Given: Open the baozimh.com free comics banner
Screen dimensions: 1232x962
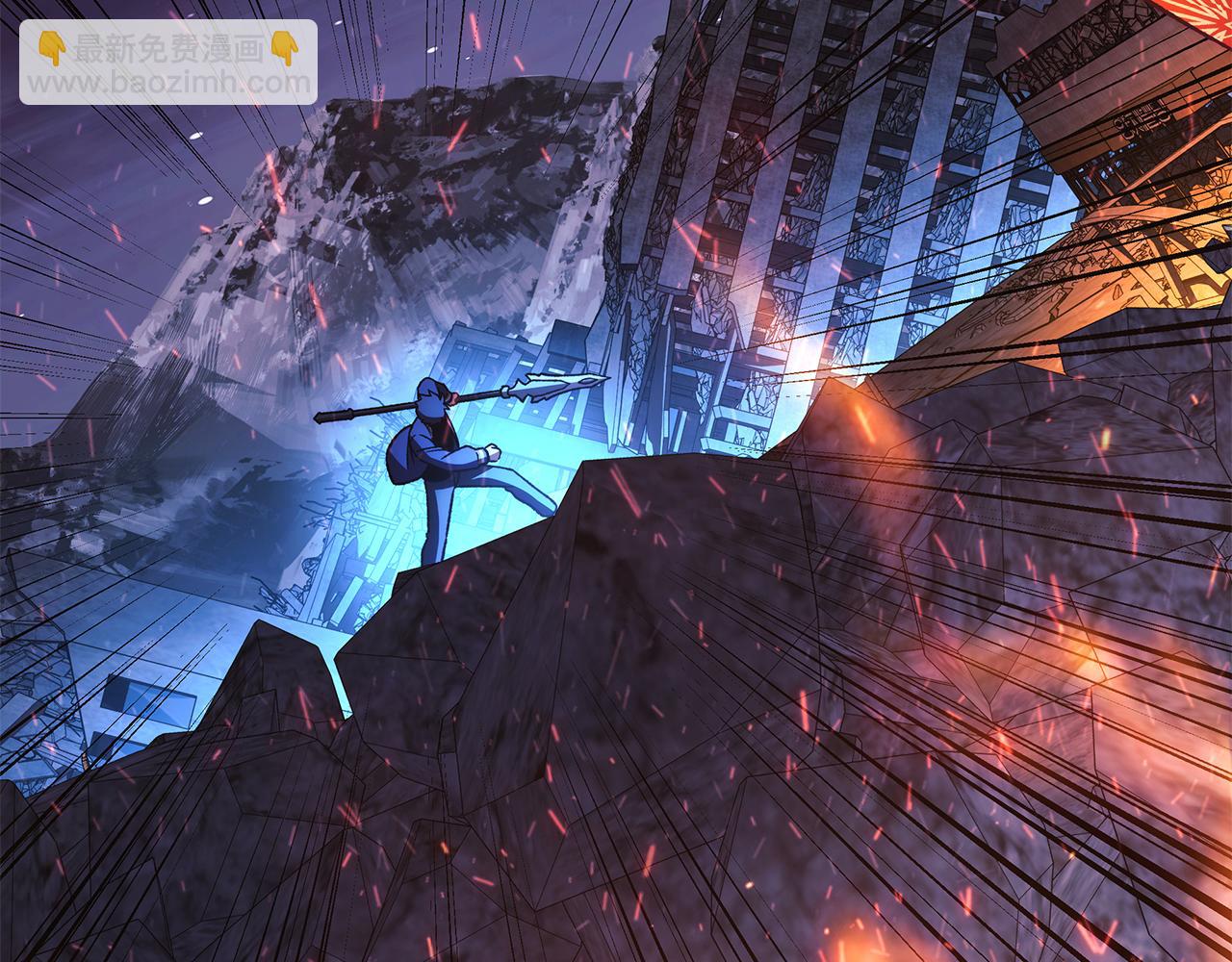Looking at the screenshot, I should tap(168, 63).
